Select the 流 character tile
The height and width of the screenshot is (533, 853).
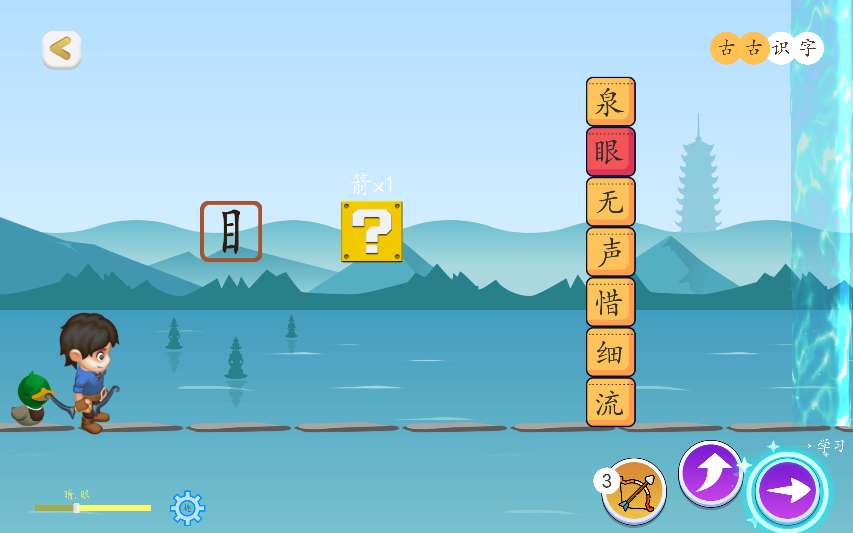pos(610,402)
